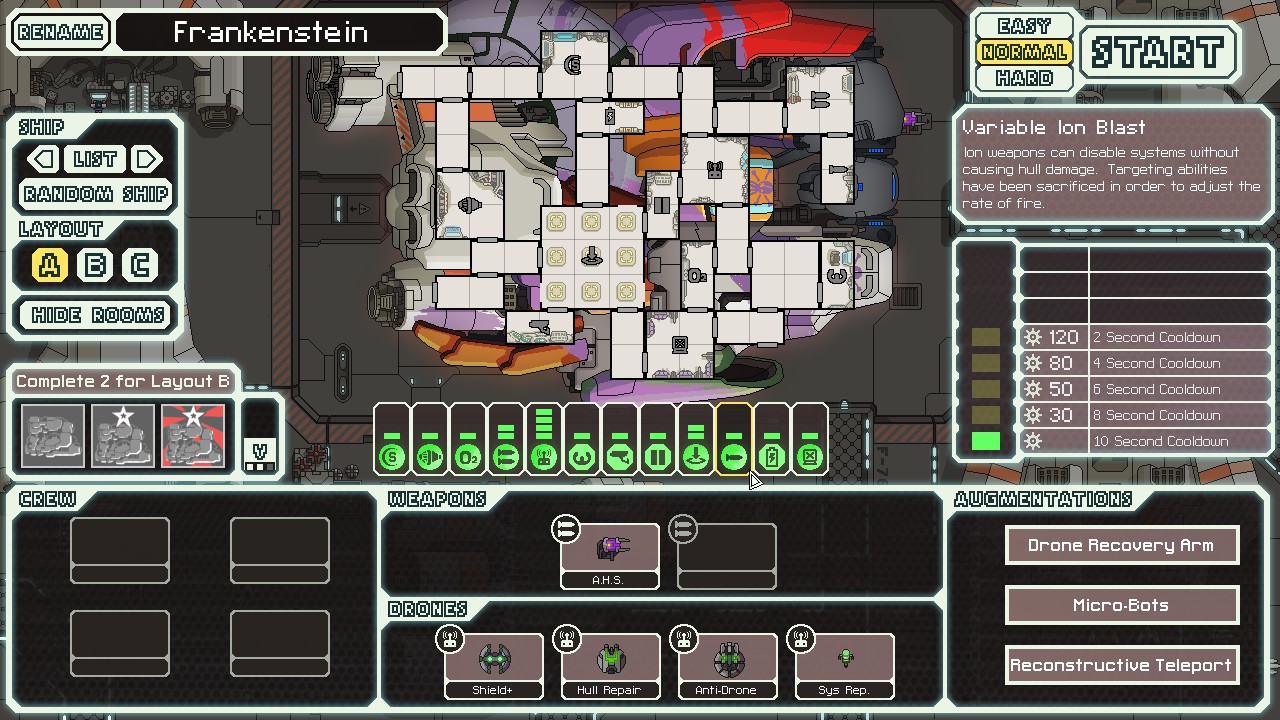Select the Anti-Drone slot
This screenshot has width=1280, height=720.
pyautogui.click(x=727, y=665)
